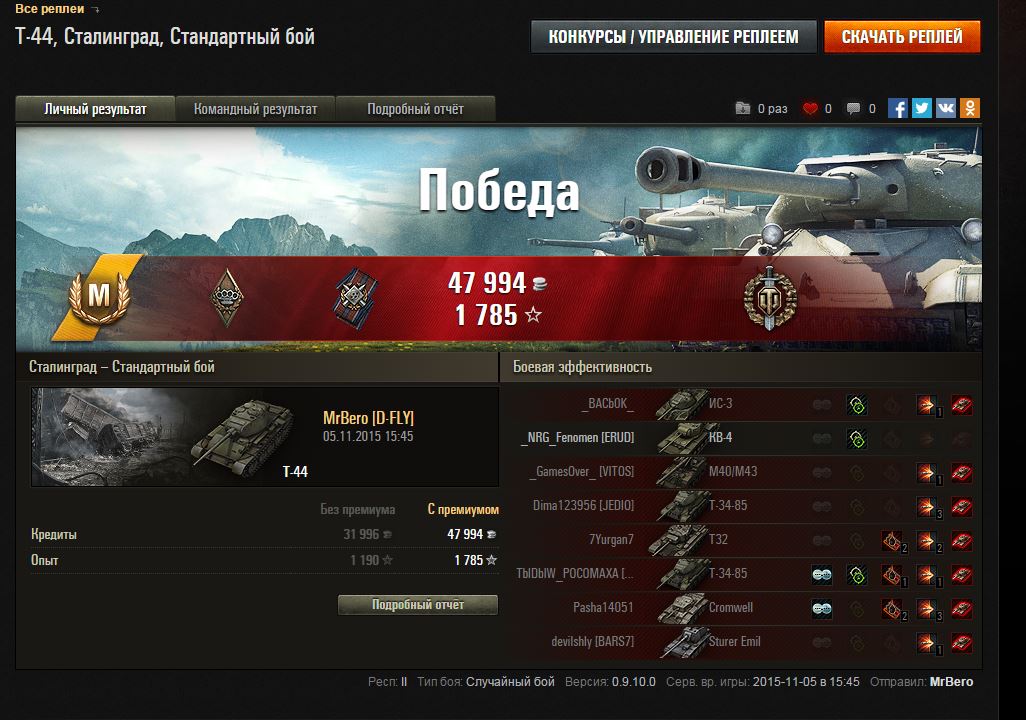Screen dimensions: 1026x720
Task: Choose the Pasha14051 Cromwell row
Action: [740, 607]
